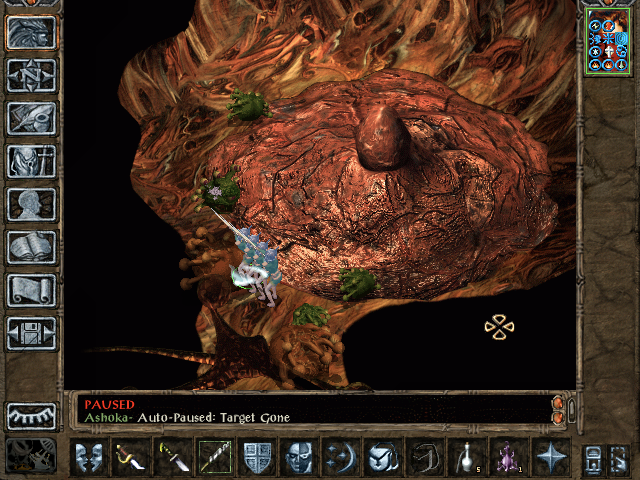Screen dimensions: 640x480
Task: Open spell casting with the moon icon
Action: tap(342, 457)
